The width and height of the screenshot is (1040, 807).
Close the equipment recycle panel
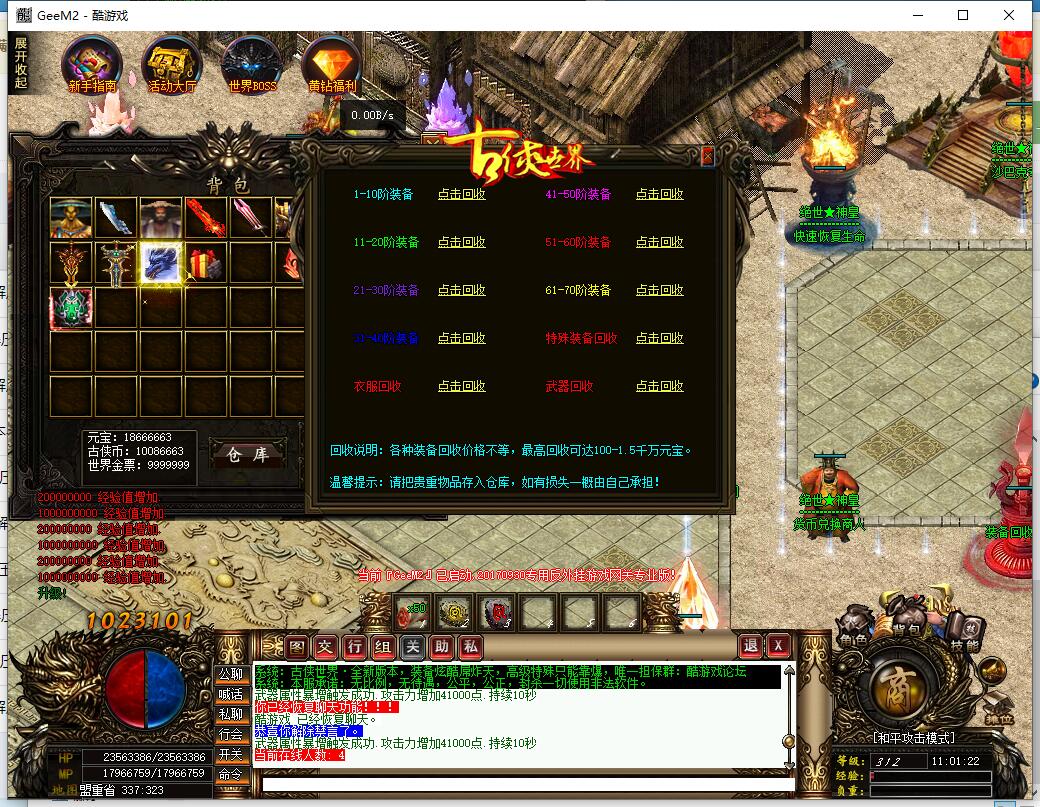(x=708, y=156)
